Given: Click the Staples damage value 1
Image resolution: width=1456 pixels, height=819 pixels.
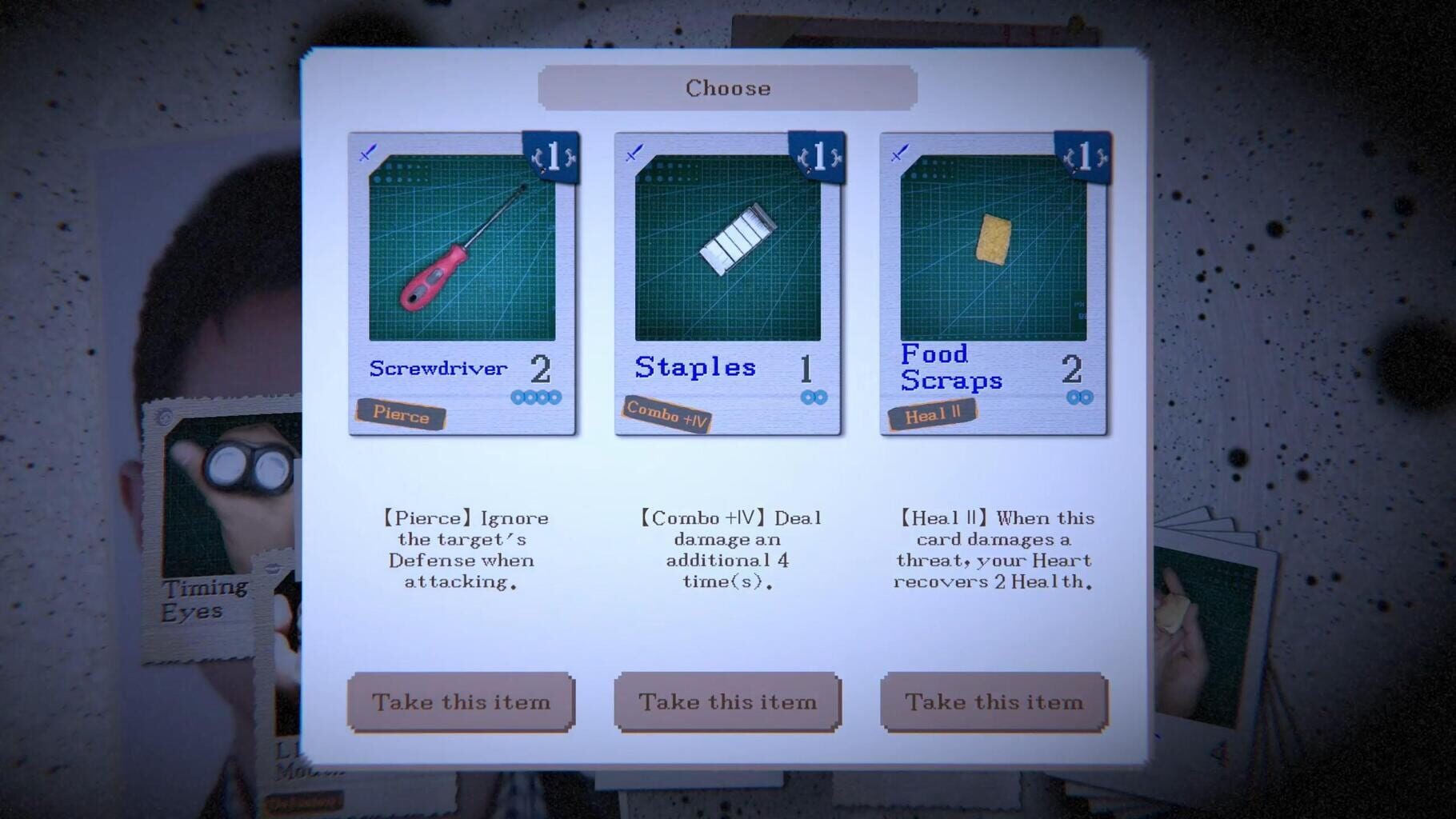Looking at the screenshot, I should pos(807,367).
